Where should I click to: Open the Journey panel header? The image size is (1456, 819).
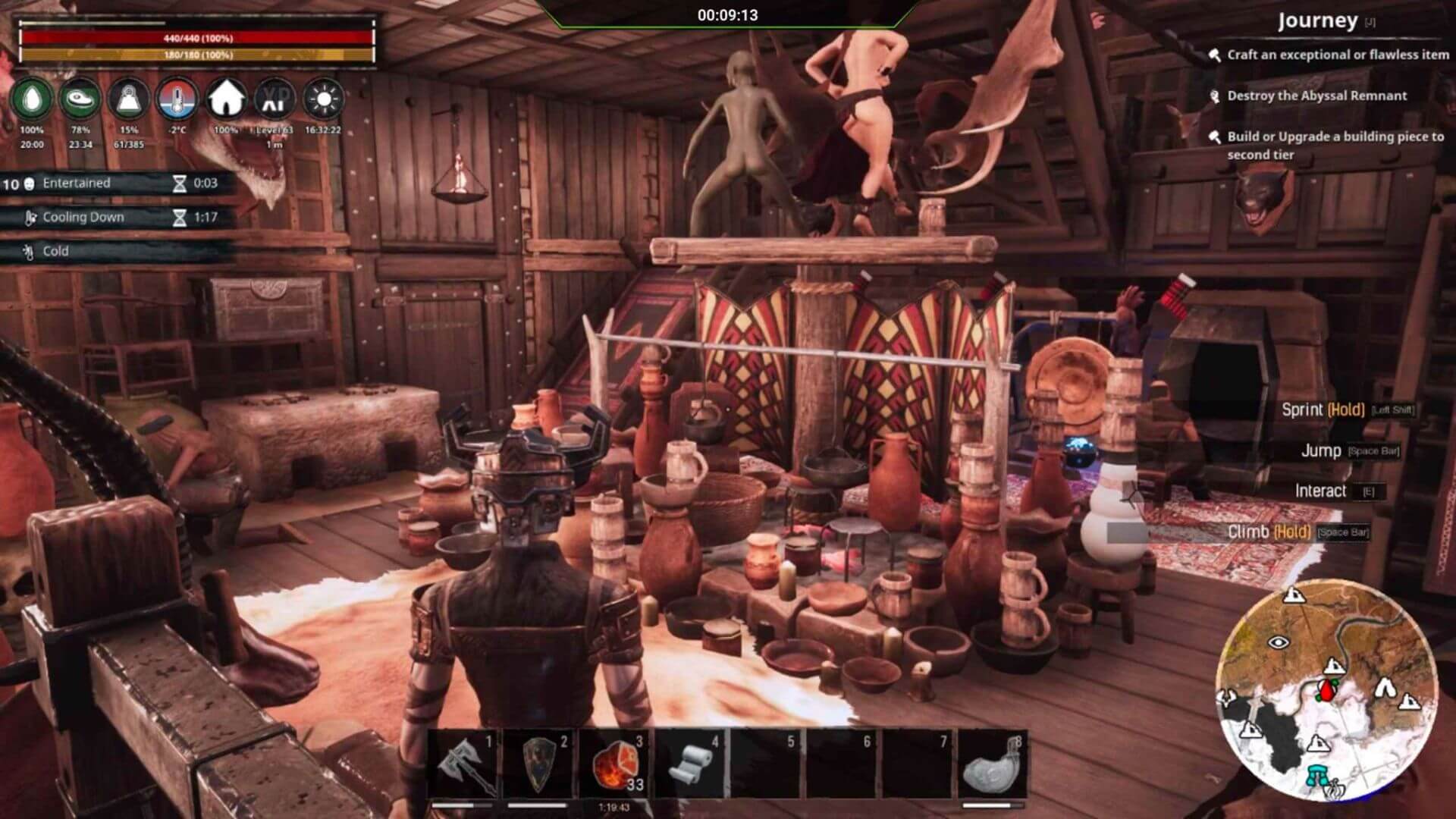coord(1318,21)
